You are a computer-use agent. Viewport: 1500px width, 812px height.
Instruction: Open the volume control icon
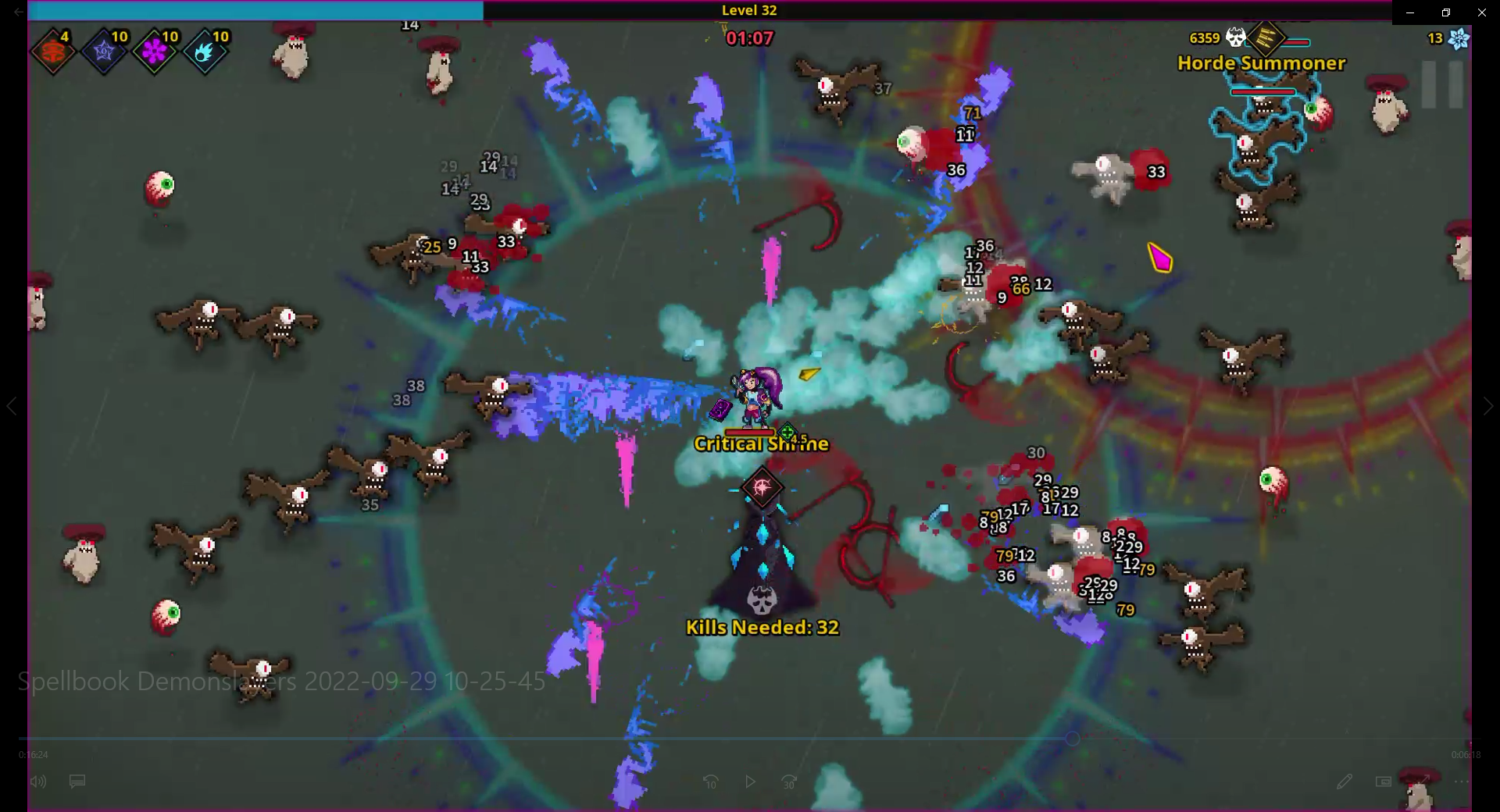coord(39,782)
